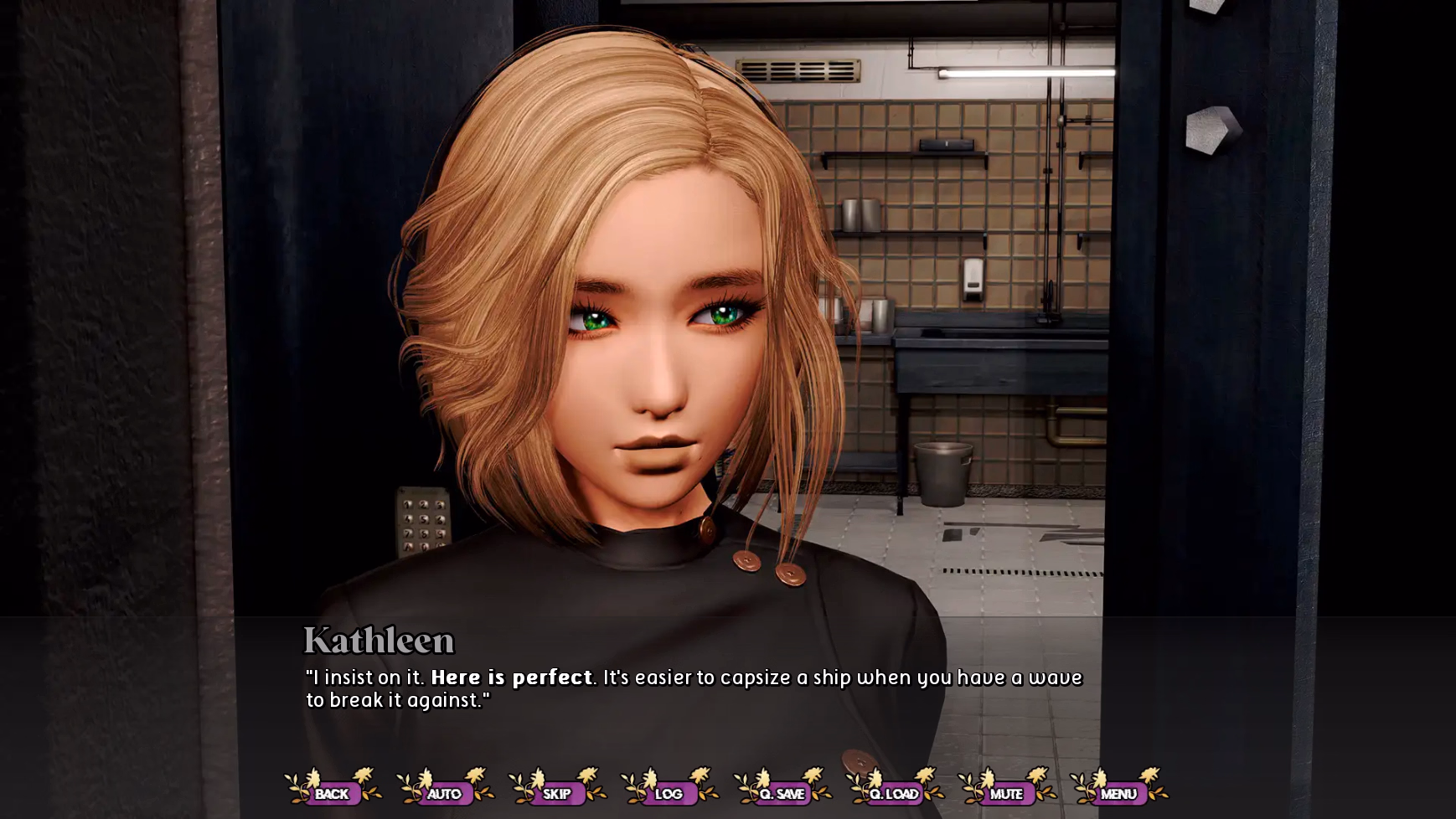Image resolution: width=1456 pixels, height=819 pixels.
Task: Open the dialogue LOG
Action: click(x=669, y=793)
